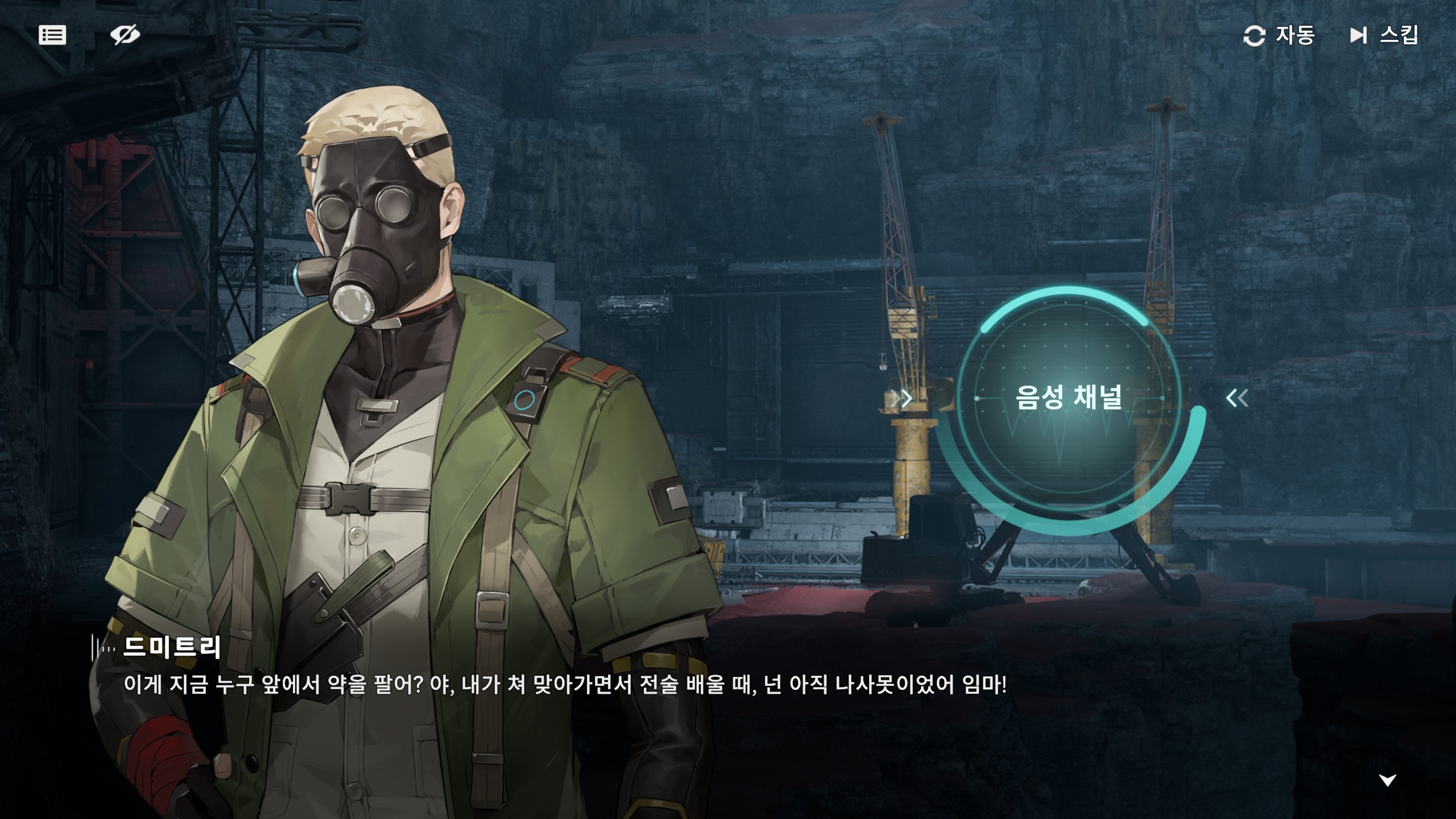Hide the interface with the crossed-eye icon
This screenshot has width=1456, height=819.
click(x=125, y=35)
